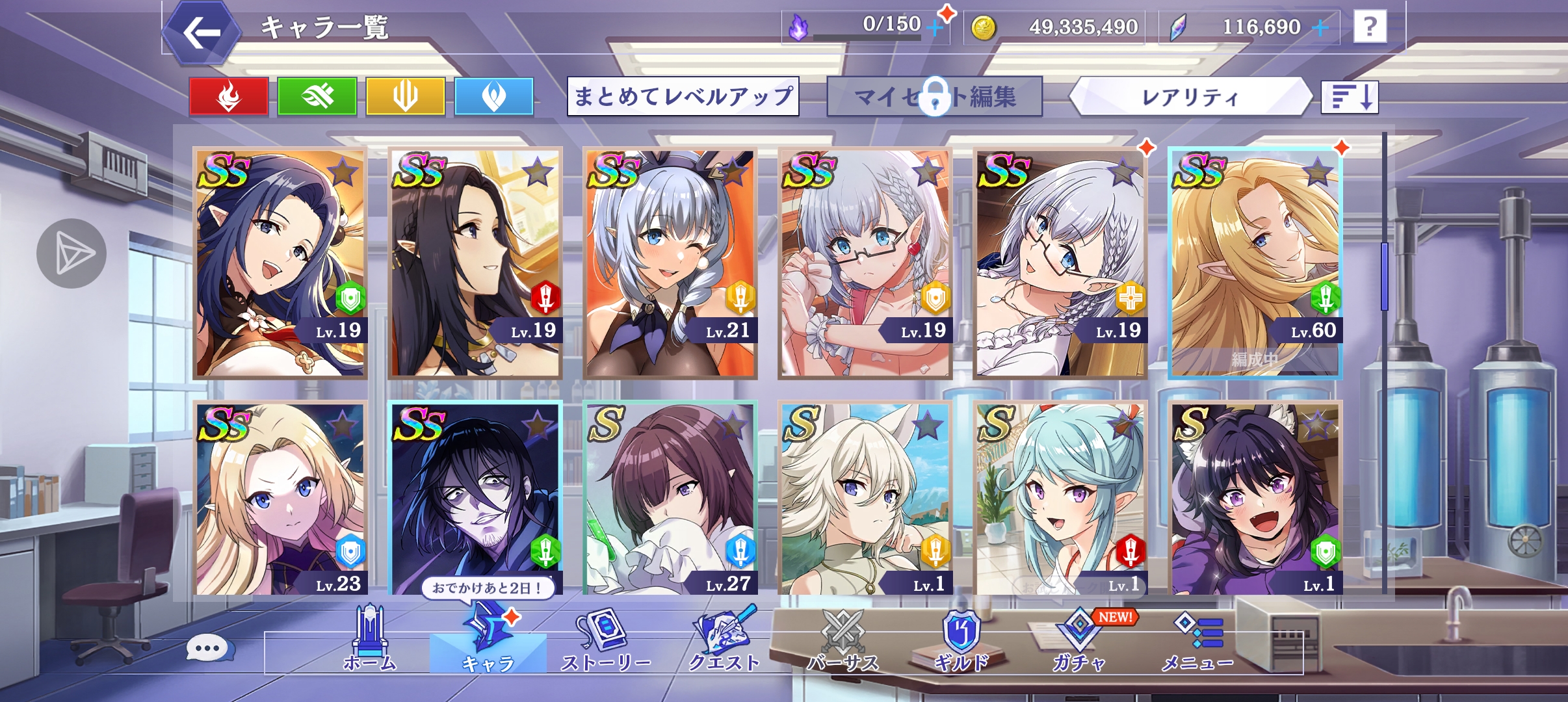Go back using the arrow button
Viewport: 1568px width, 702px height.
tap(200, 32)
